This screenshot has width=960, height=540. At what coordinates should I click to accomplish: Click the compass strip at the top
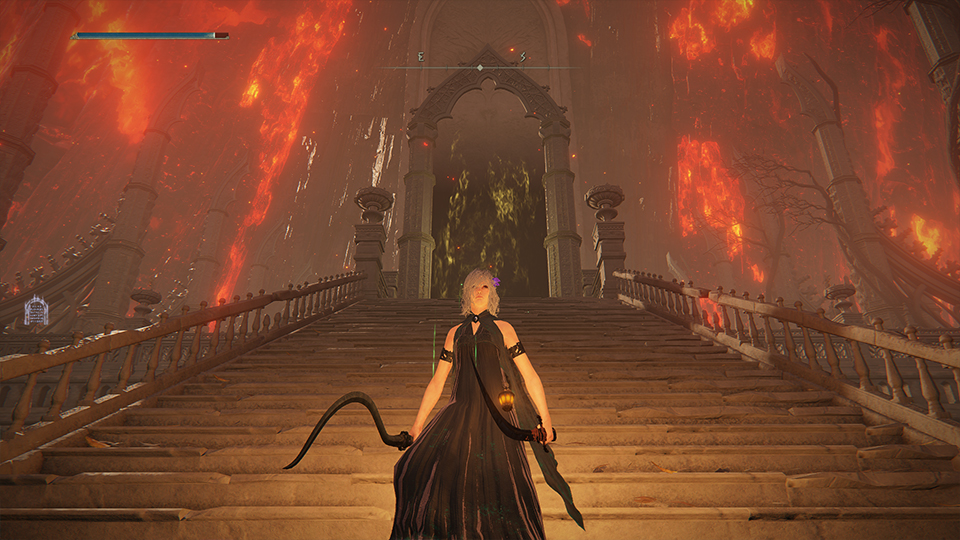click(x=480, y=66)
